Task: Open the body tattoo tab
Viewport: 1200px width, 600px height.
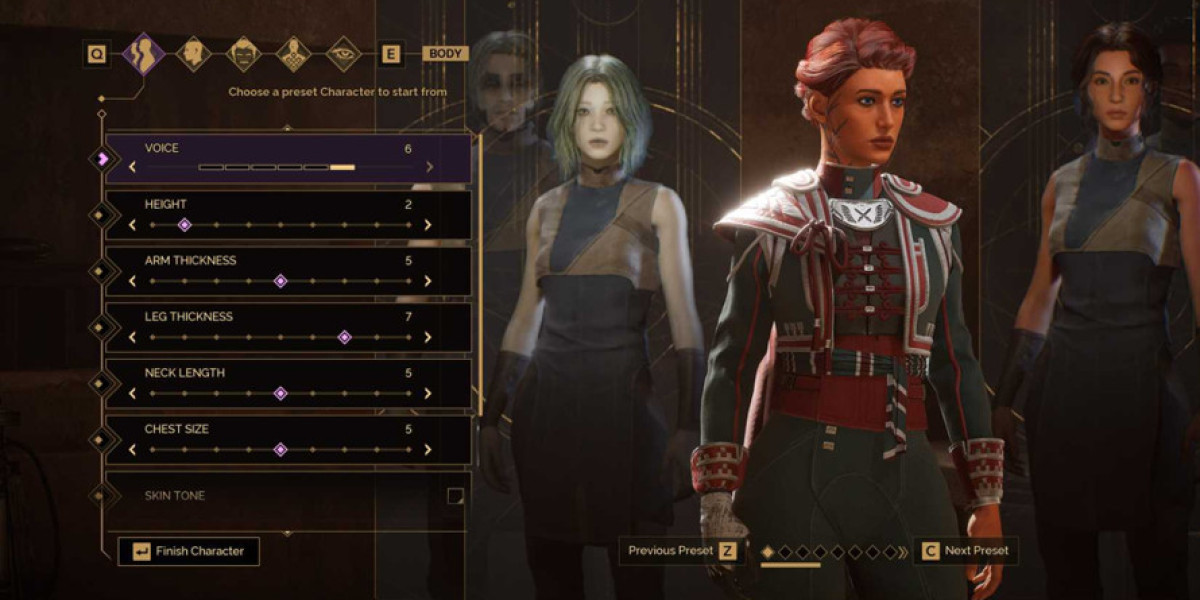Action: 293,53
